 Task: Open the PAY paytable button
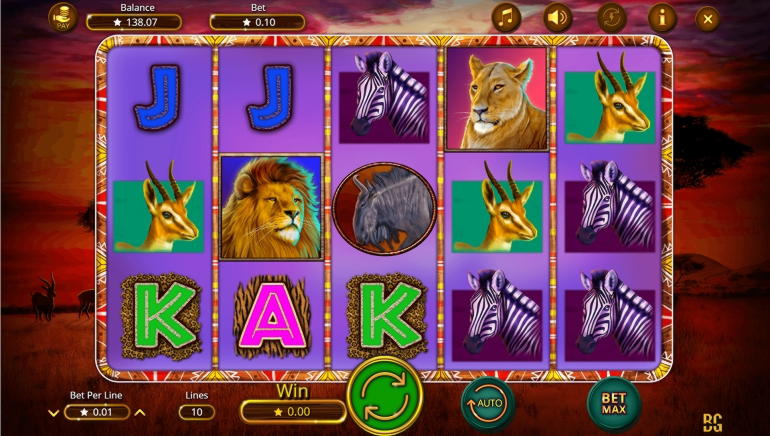pos(63,18)
